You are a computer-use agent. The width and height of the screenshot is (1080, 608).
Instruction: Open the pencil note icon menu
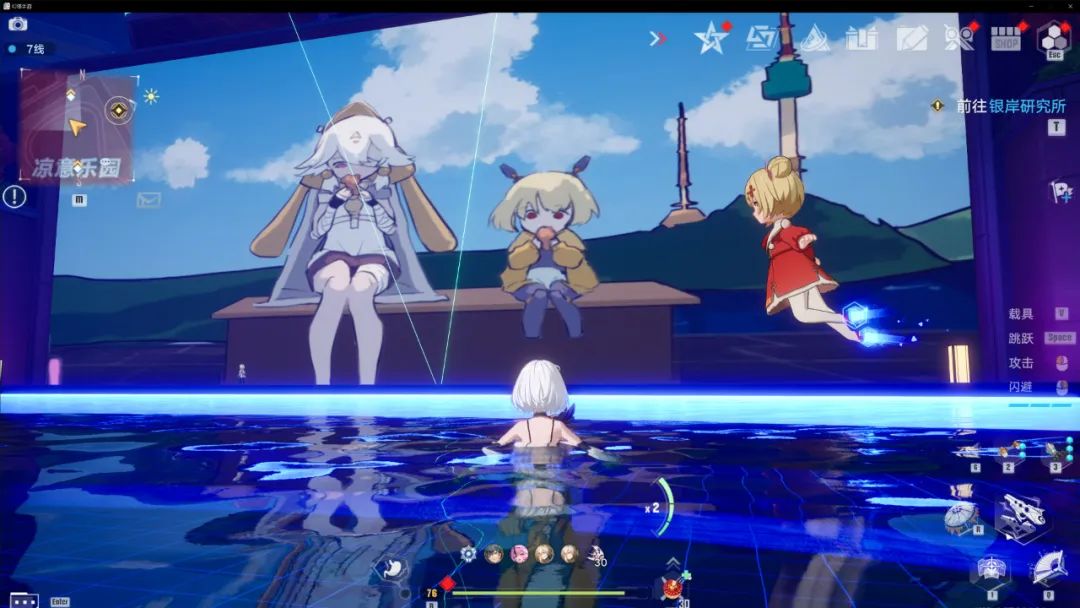910,39
